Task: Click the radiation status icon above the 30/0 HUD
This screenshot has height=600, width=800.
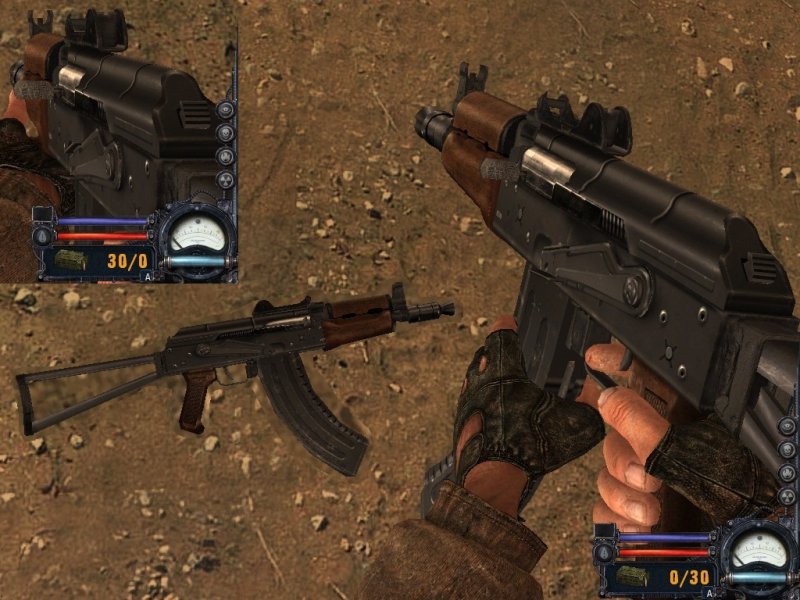Action: (225, 181)
